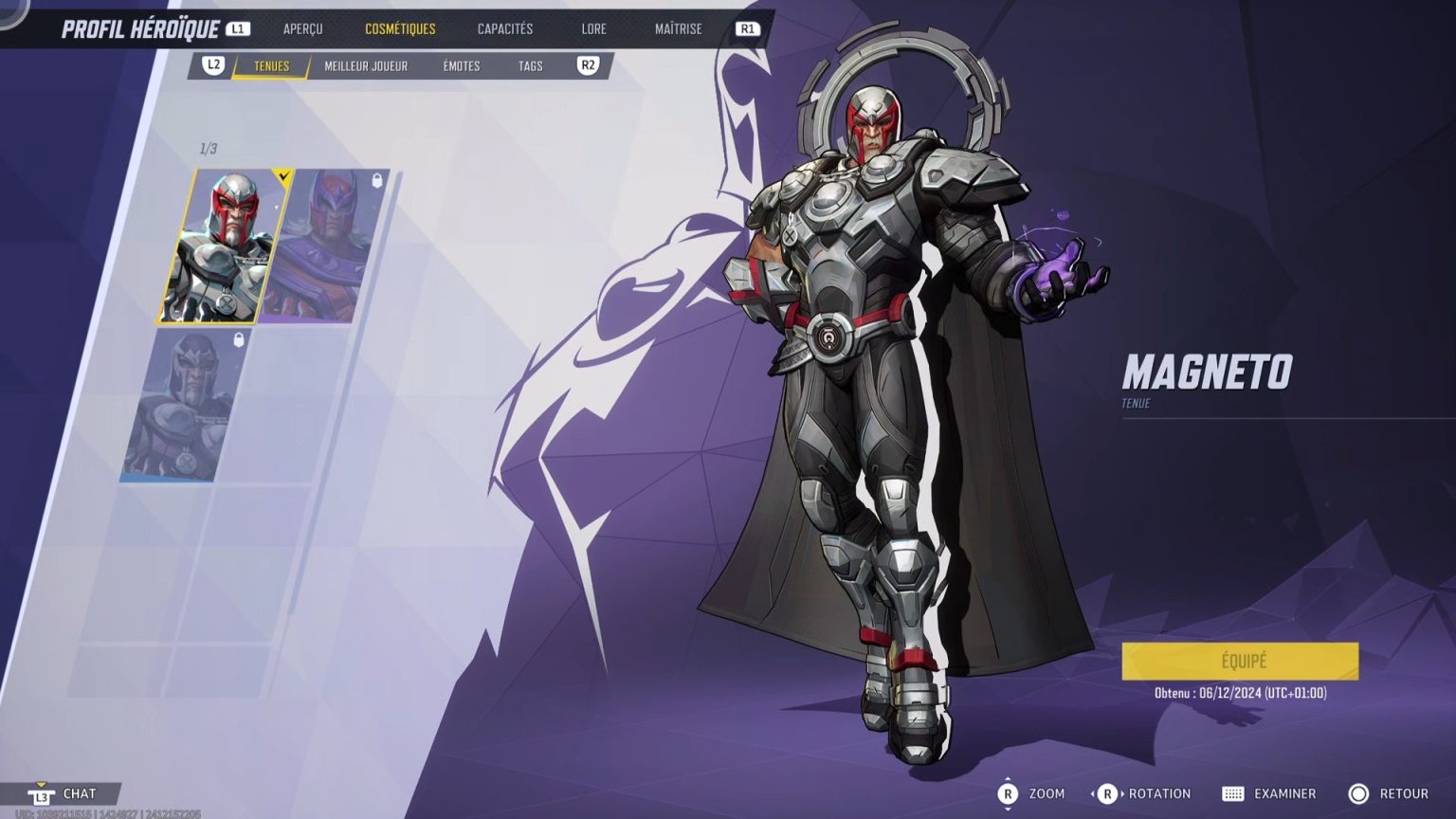The width and height of the screenshot is (1456, 819).
Task: Click the R Rotation icon
Action: point(1107,793)
